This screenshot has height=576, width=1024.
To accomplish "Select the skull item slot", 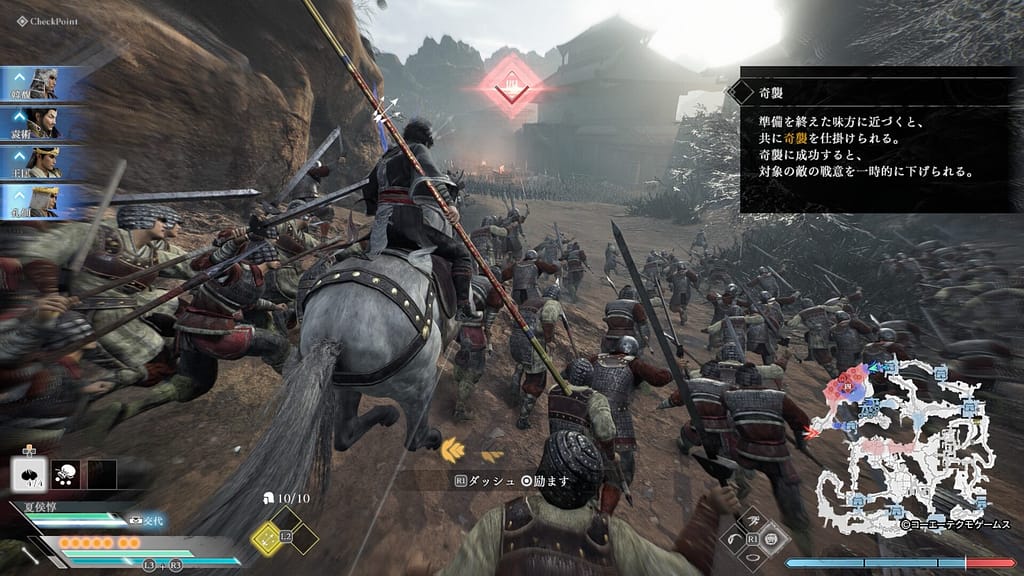I will [67, 474].
